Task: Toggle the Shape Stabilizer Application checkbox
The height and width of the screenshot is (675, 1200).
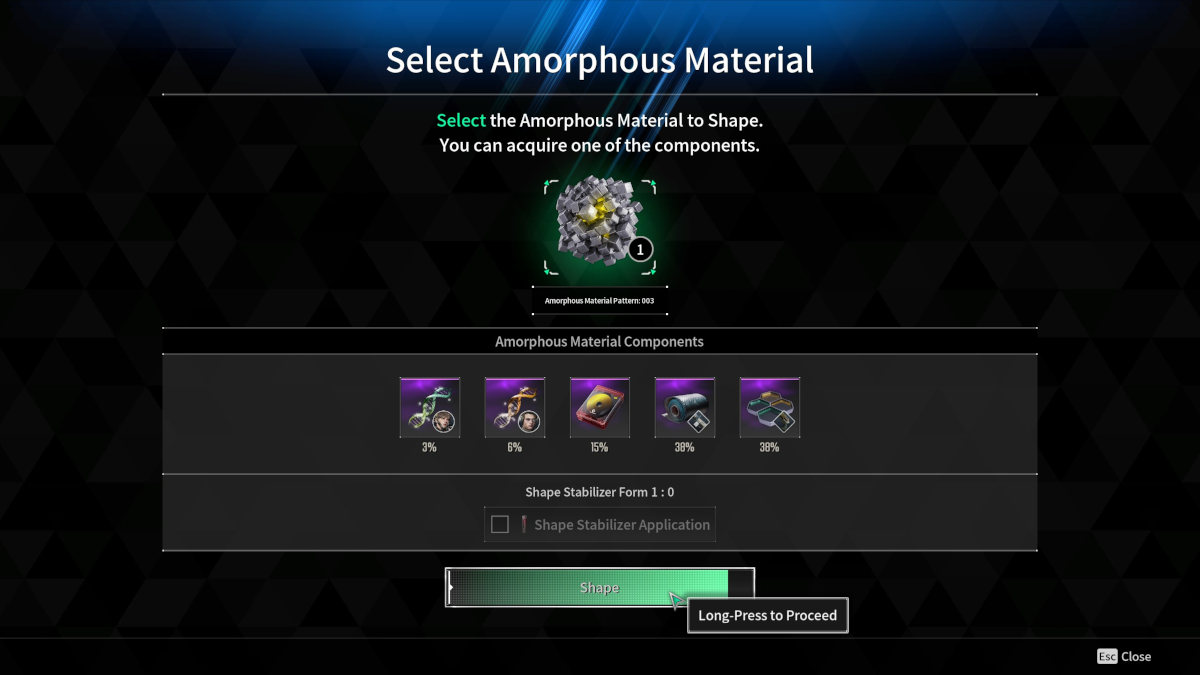Action: point(500,525)
